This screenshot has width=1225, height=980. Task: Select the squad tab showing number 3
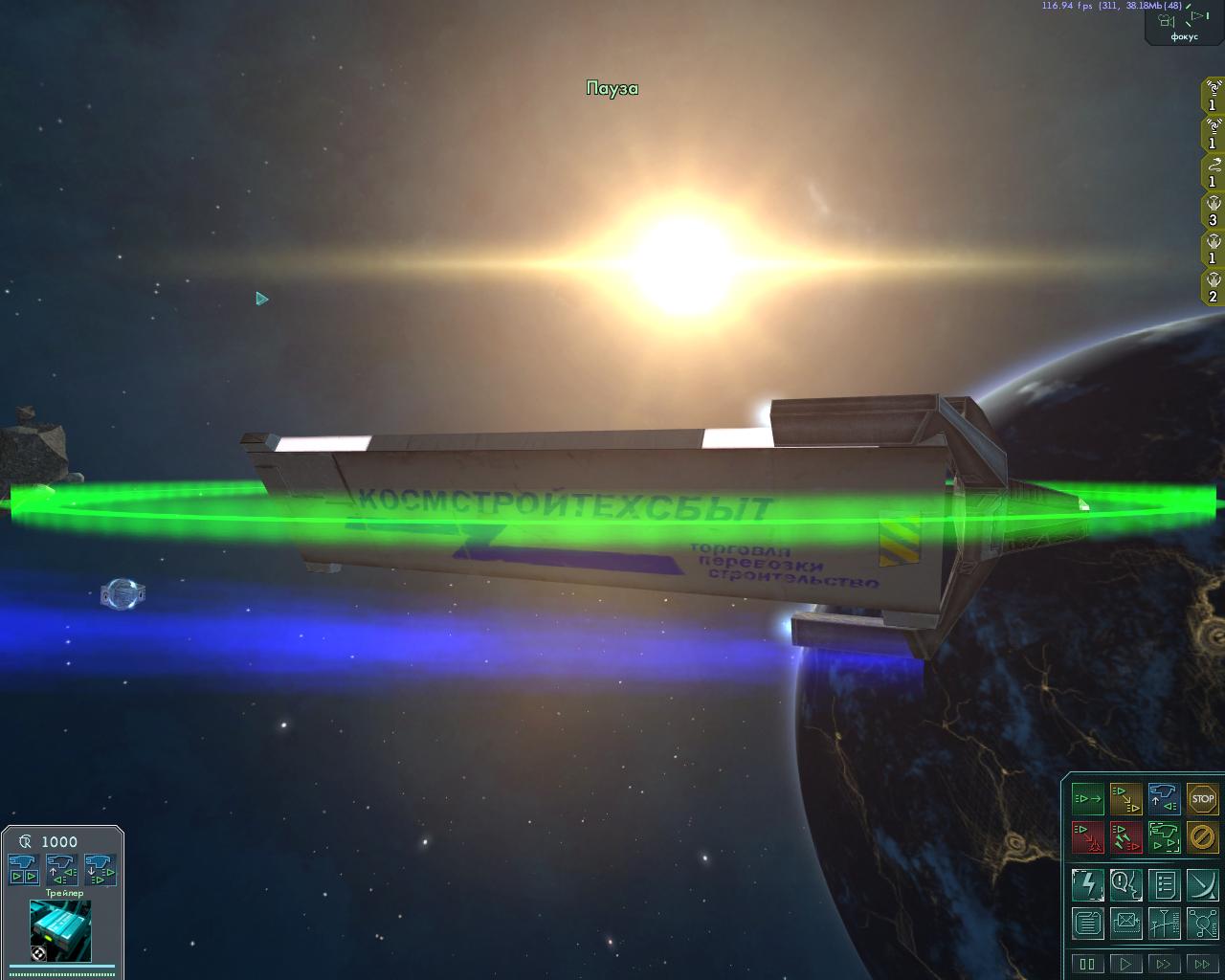1213,211
